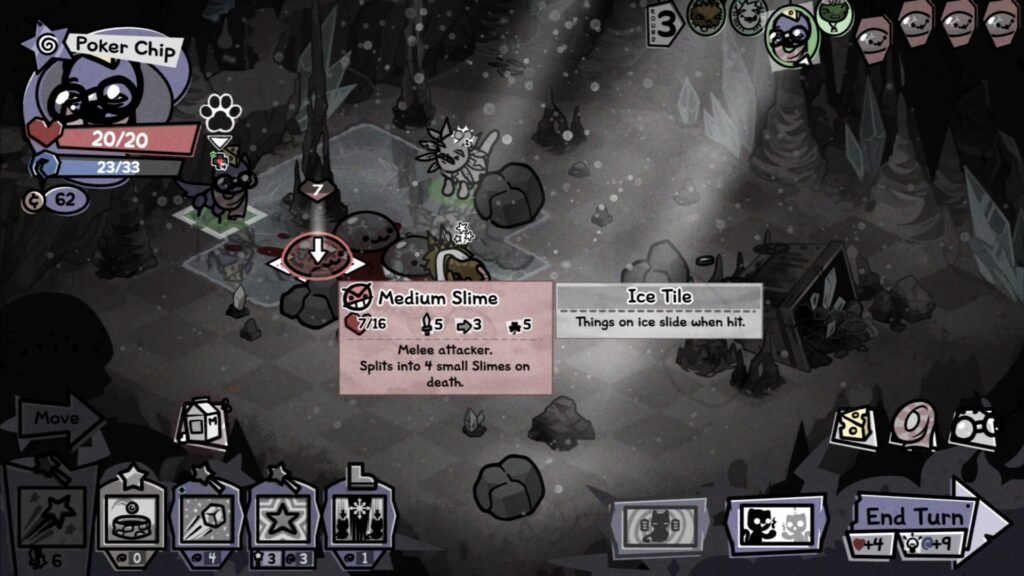Select the Move action arrow
The height and width of the screenshot is (576, 1024).
(55, 420)
